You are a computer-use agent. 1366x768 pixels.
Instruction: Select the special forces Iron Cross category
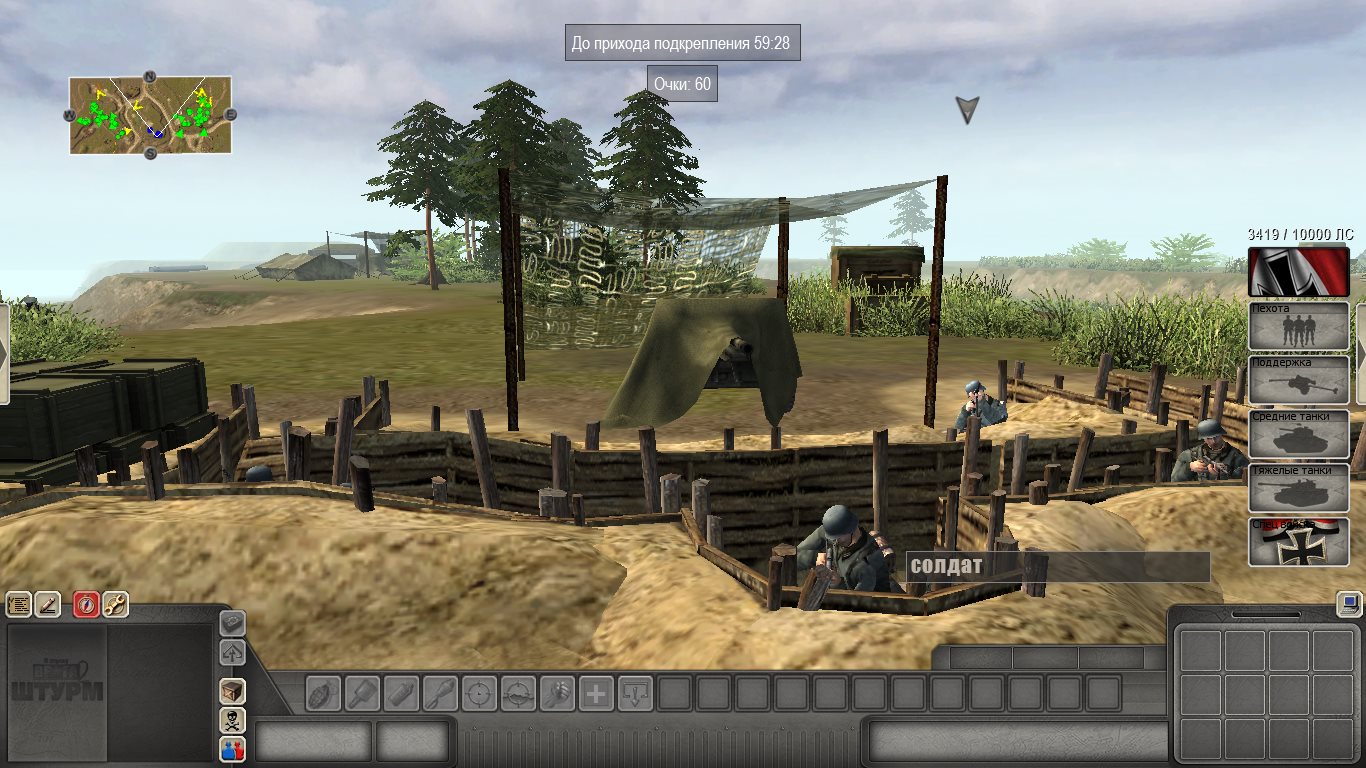pyautogui.click(x=1298, y=542)
